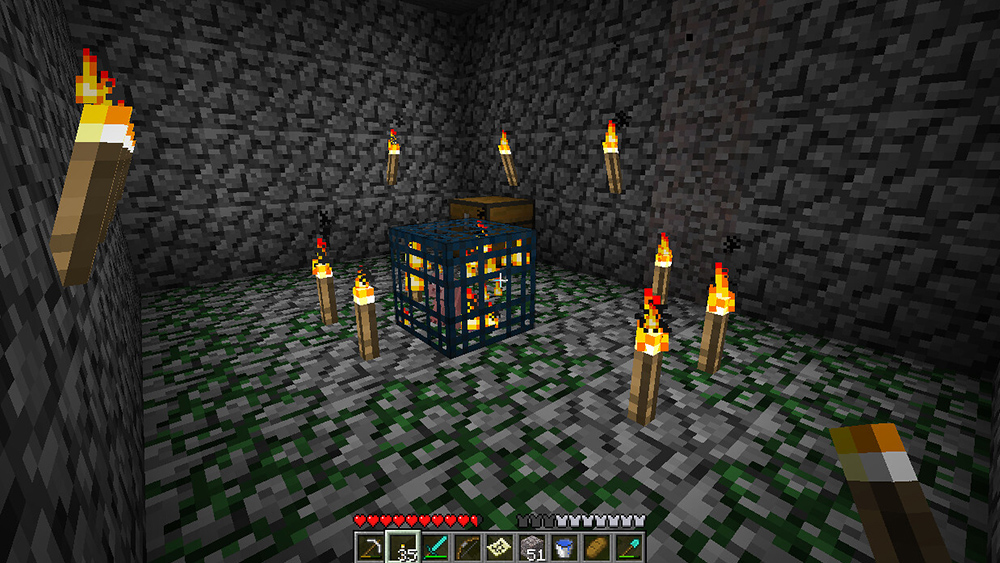Image resolution: width=1000 pixels, height=563 pixels.
Task: Select the water bucket slot
Action: (x=565, y=547)
